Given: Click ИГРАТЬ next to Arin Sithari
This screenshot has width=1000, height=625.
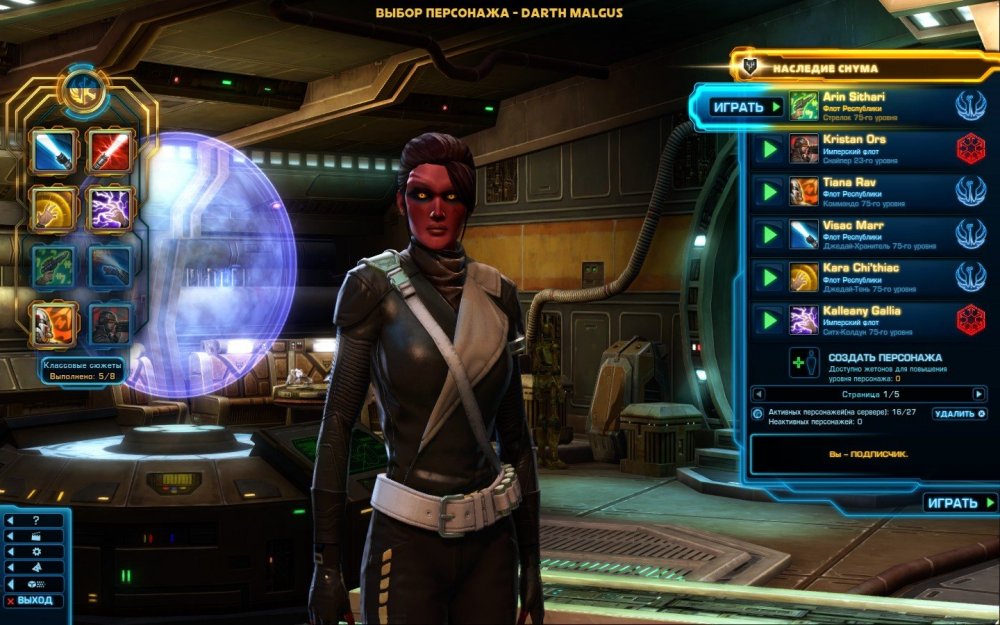Looking at the screenshot, I should 745,107.
